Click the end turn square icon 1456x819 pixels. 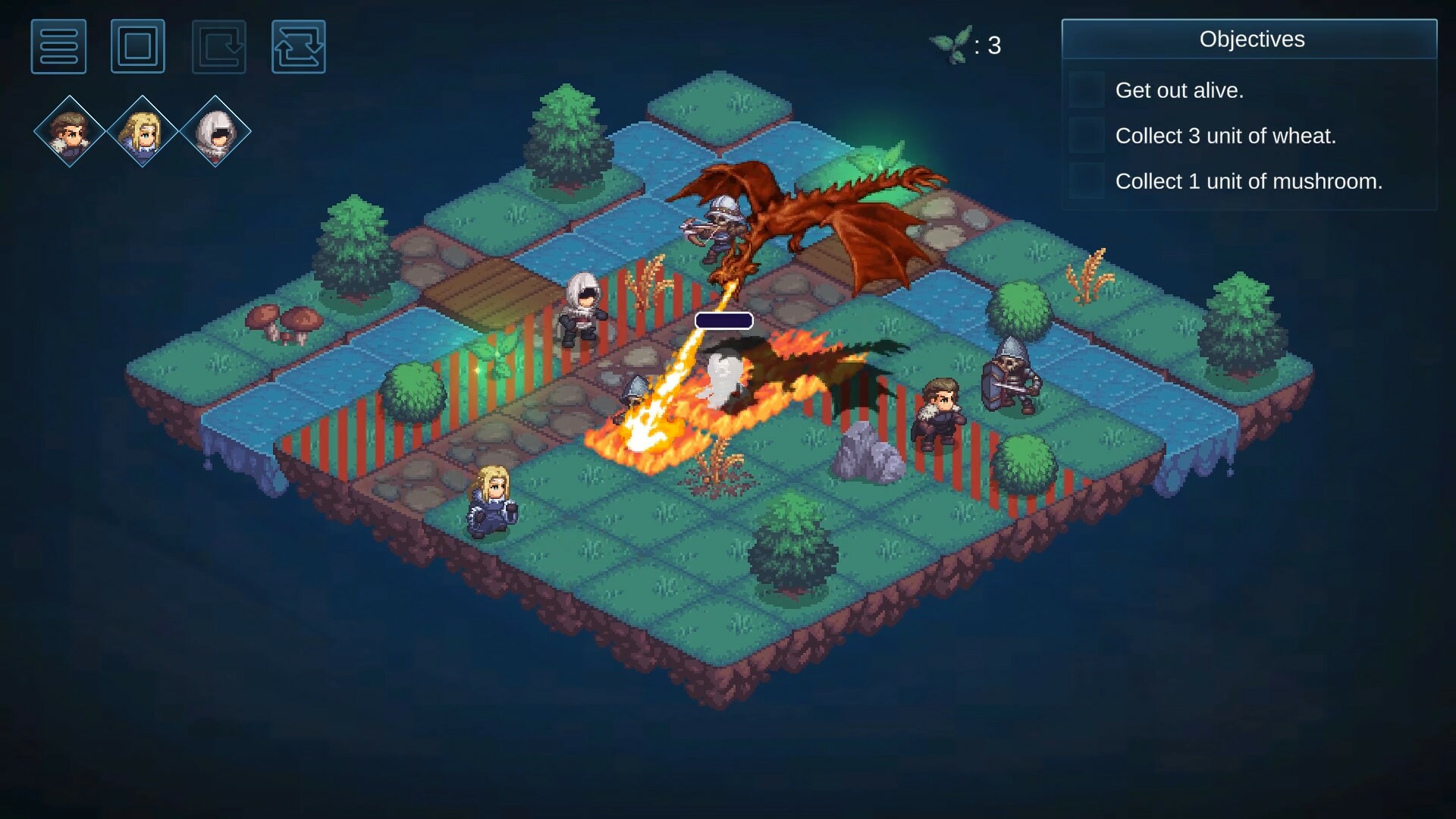coord(138,46)
